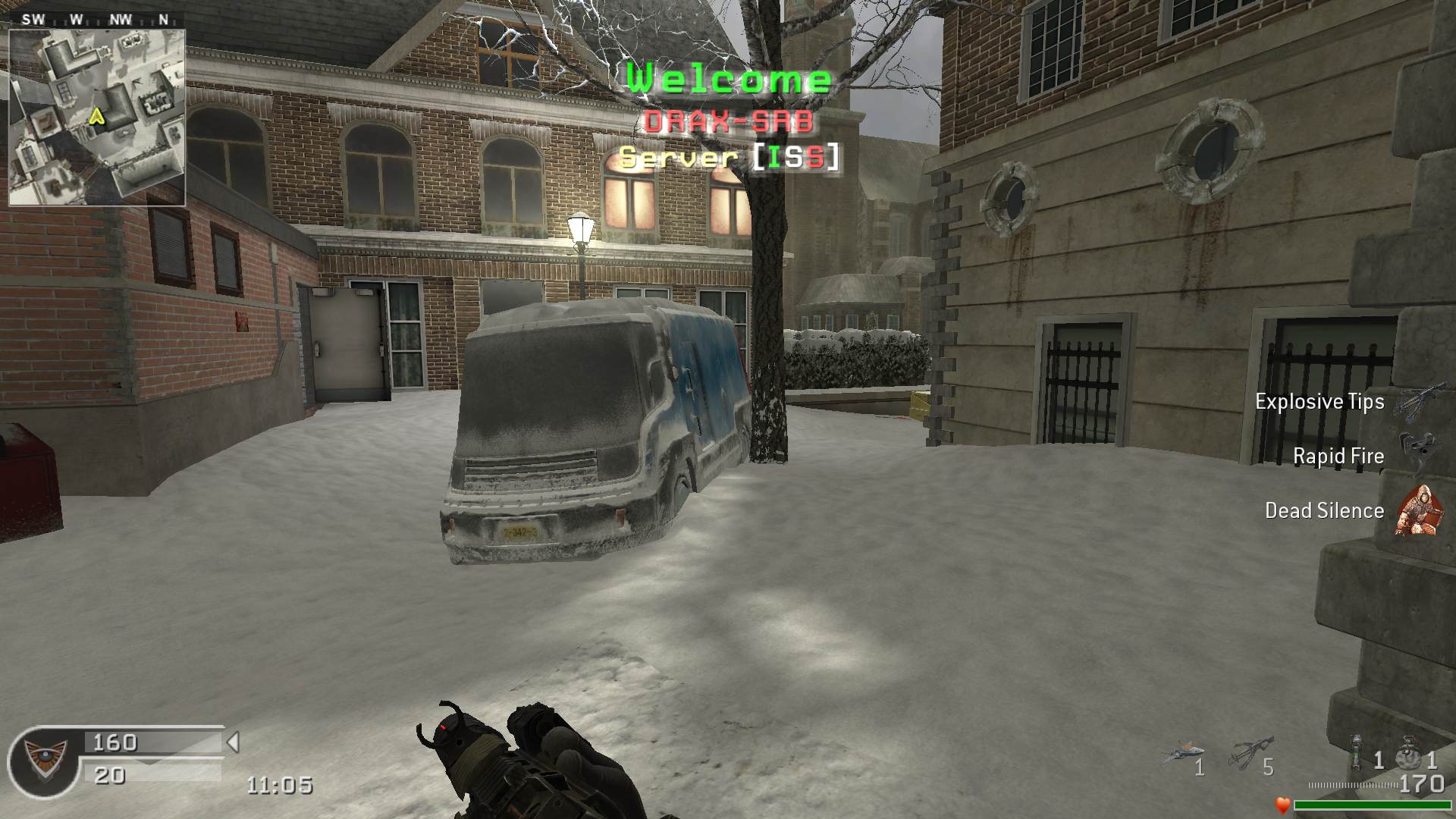Activate the fighter jet killstreak icon
1456x819 pixels.
[1181, 753]
